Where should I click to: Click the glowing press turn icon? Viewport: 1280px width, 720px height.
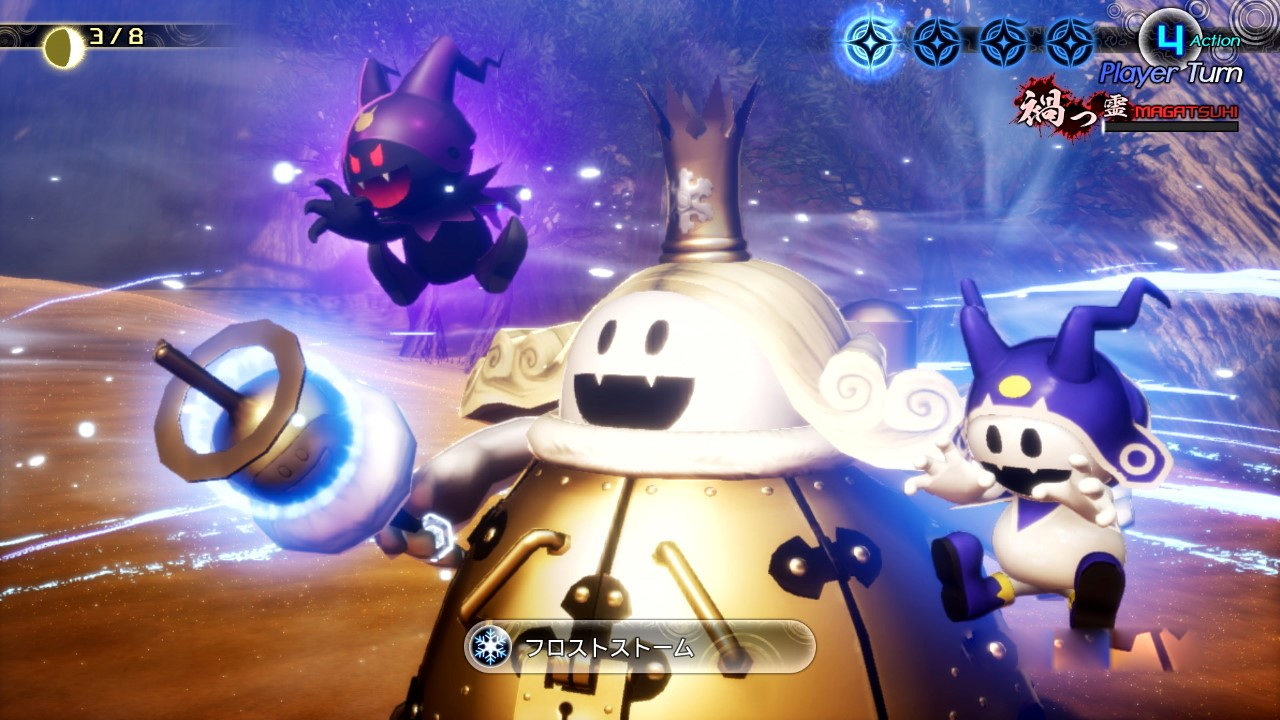pyautogui.click(x=870, y=42)
